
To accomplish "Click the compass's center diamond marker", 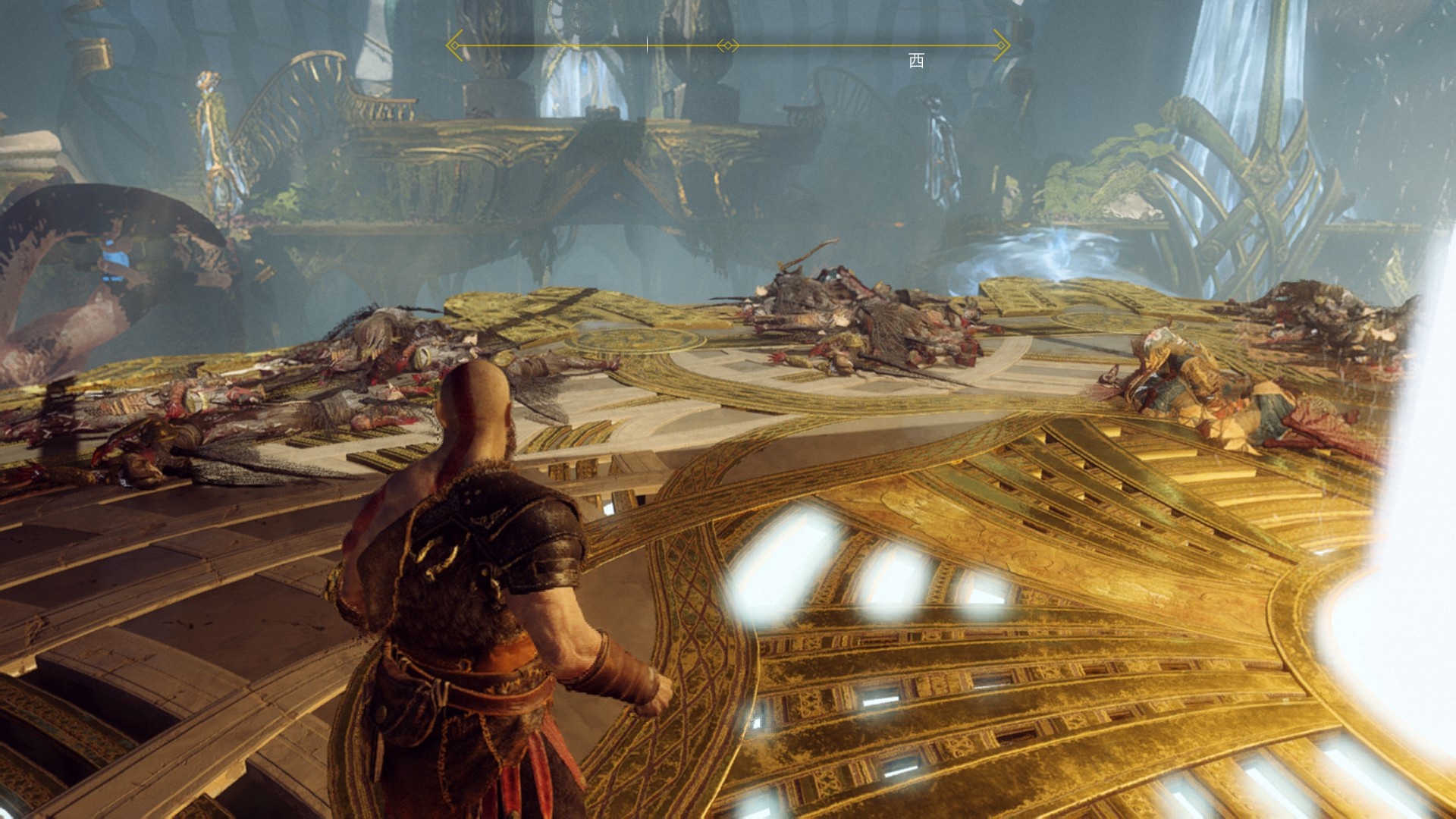I will [728, 46].
